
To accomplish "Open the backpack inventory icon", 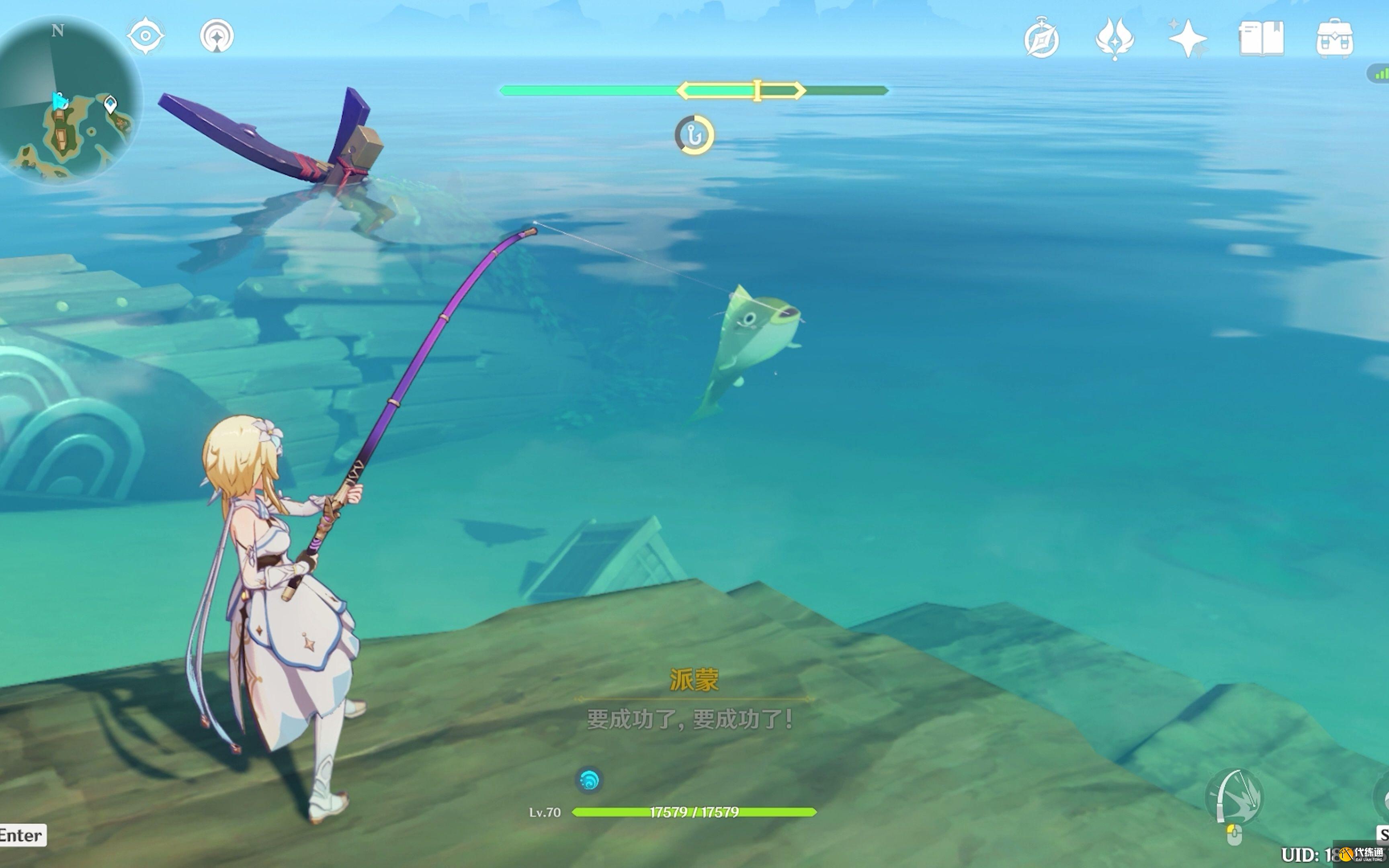I will pos(1334,39).
